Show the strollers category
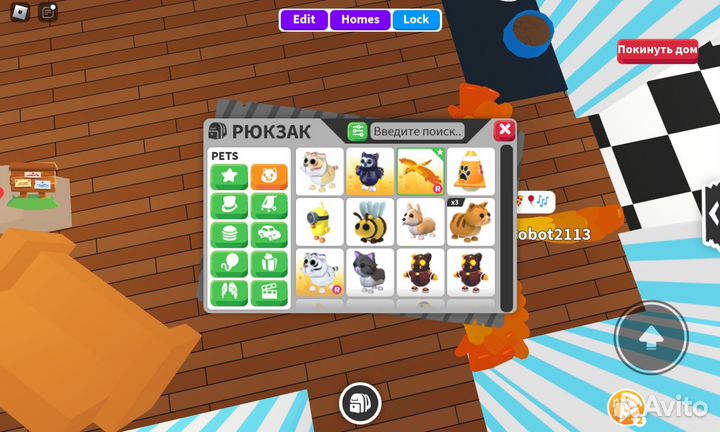Image resolution: width=720 pixels, height=432 pixels. 269,206
